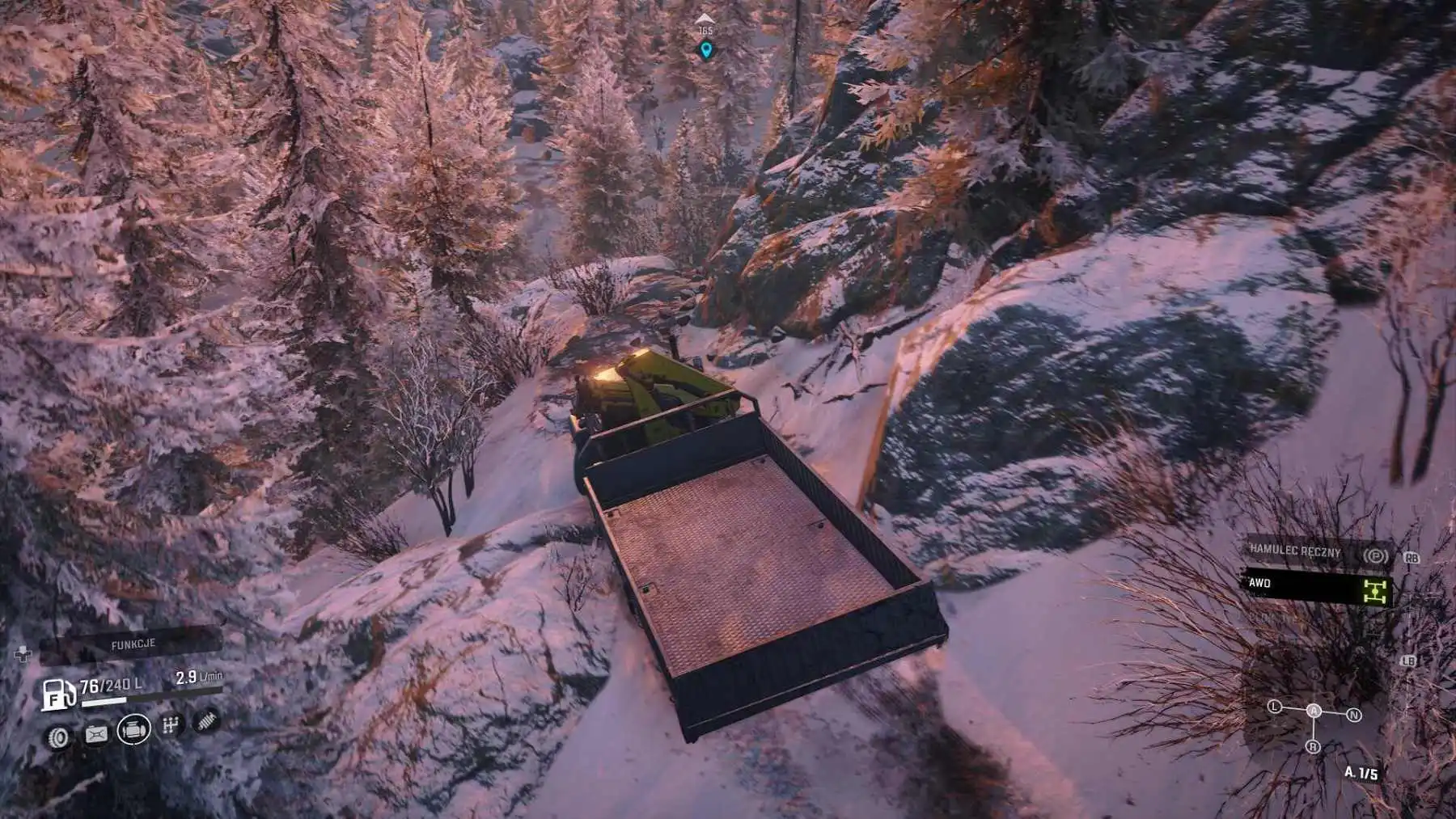Select the circled engine status icon
This screenshot has height=819, width=1456.
click(133, 730)
